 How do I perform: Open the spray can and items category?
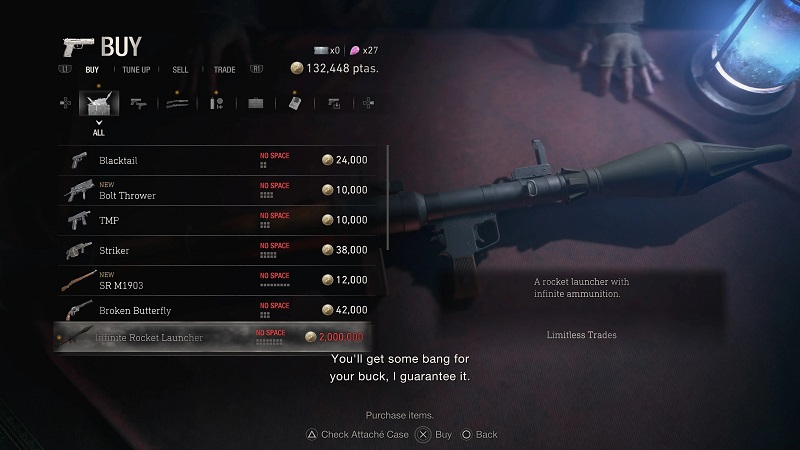pyautogui.click(x=216, y=103)
